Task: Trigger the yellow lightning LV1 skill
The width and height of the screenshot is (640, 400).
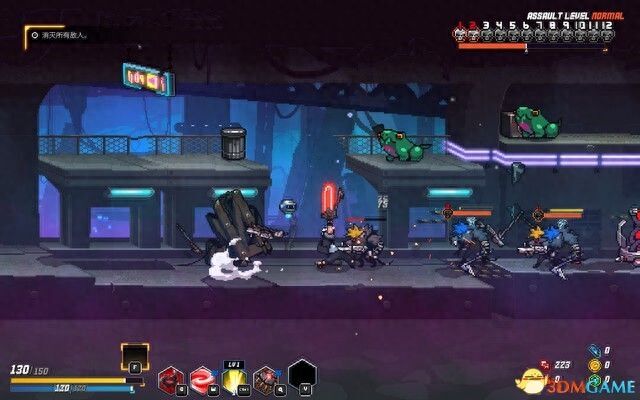Action: 234,377
